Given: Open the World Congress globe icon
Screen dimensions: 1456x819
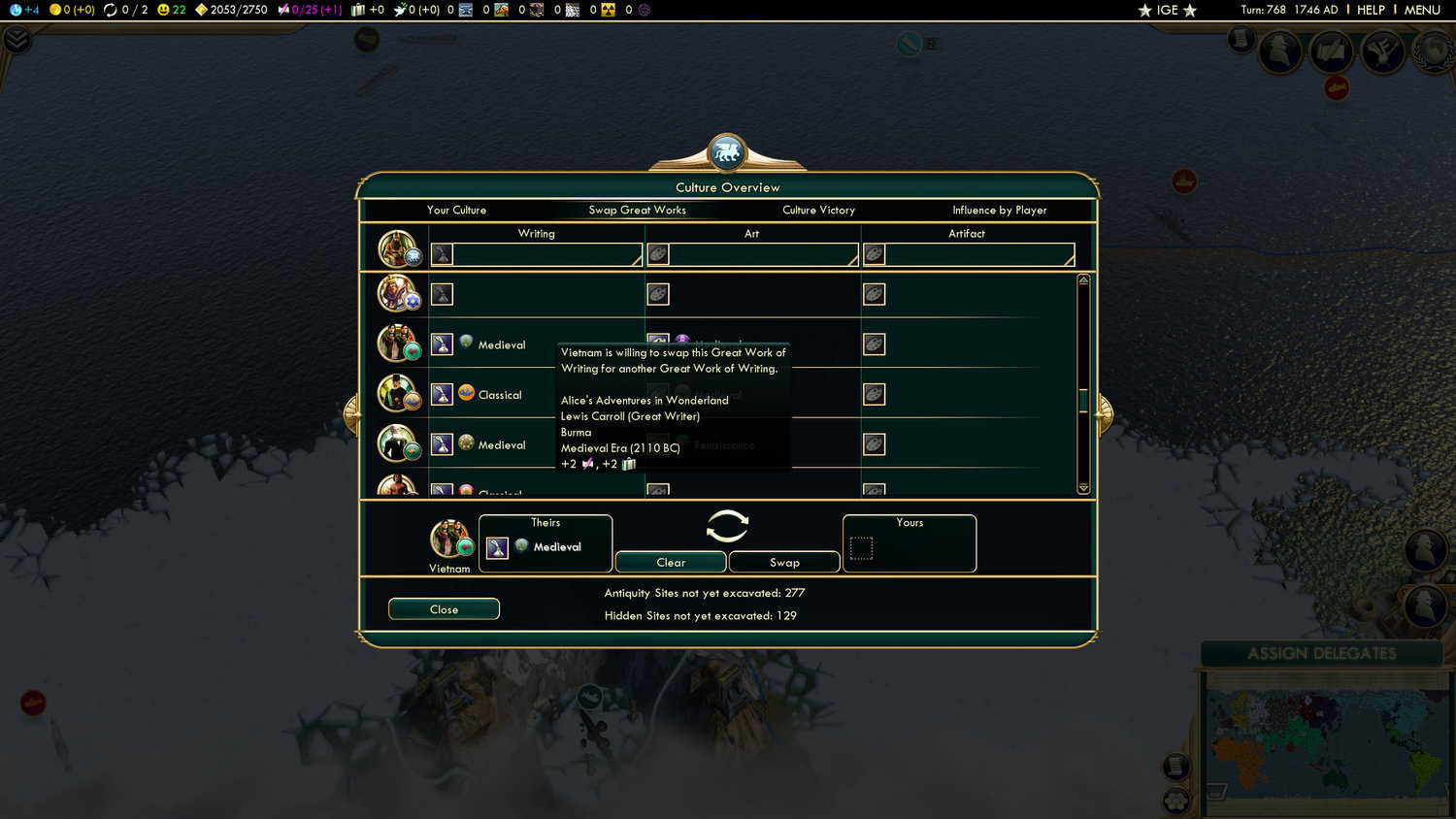Looking at the screenshot, I should pos(1434,51).
